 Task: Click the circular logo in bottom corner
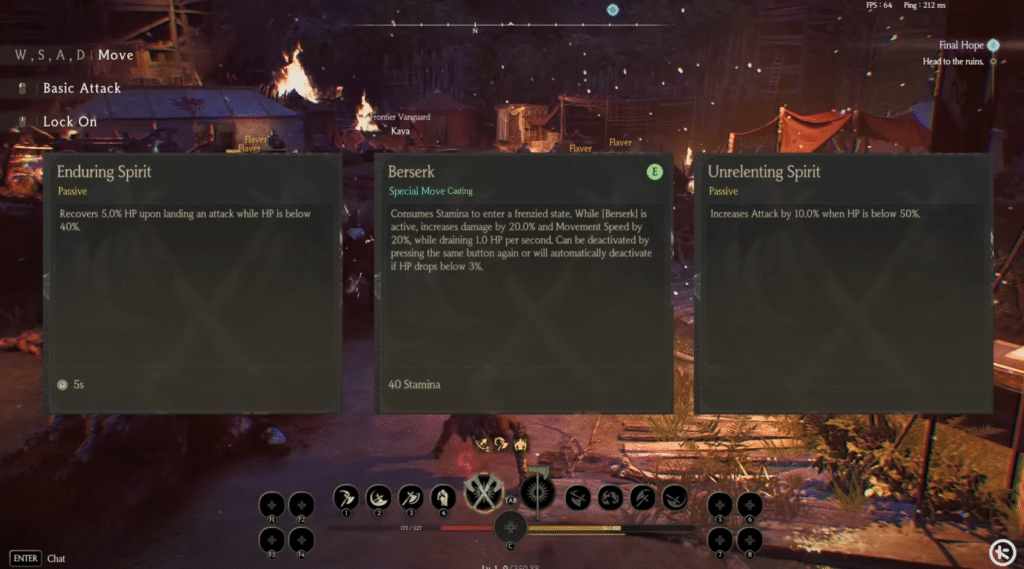(1002, 551)
